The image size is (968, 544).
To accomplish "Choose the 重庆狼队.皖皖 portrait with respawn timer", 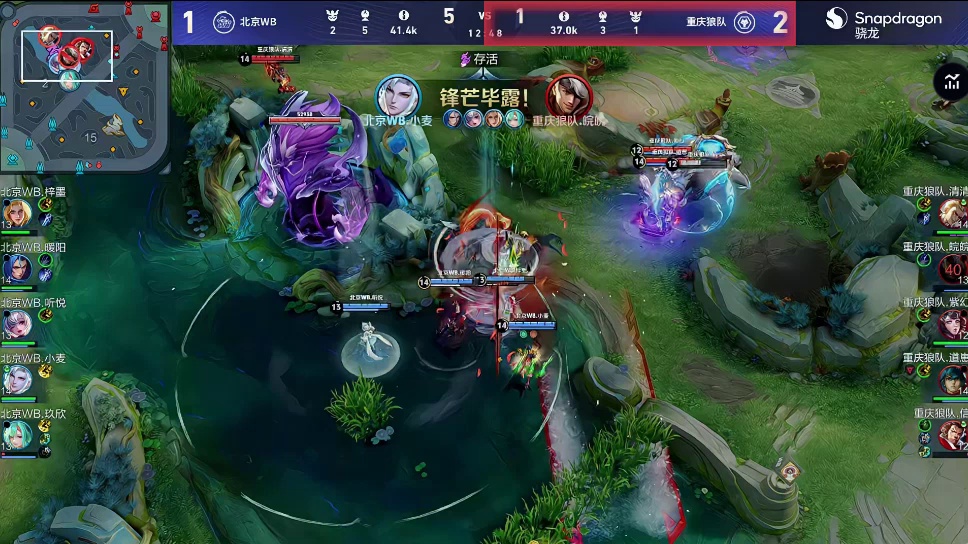I will coord(951,268).
